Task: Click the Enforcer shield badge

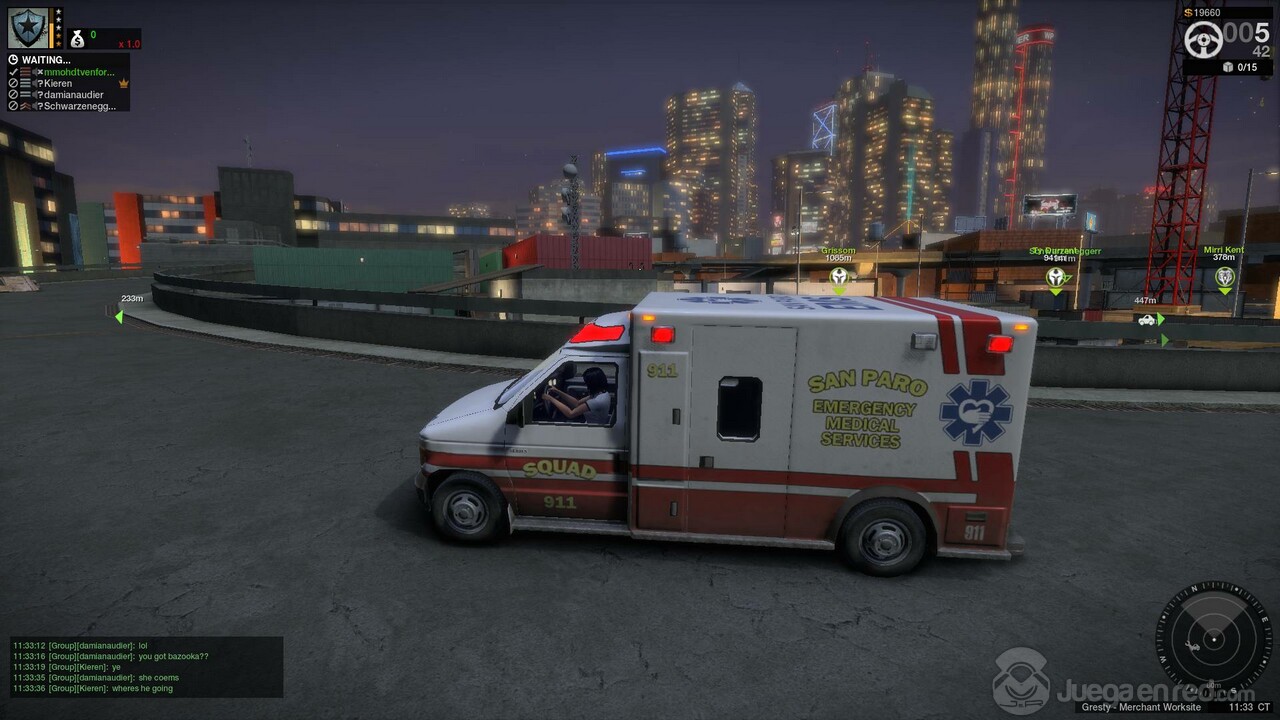Action: 28,28
